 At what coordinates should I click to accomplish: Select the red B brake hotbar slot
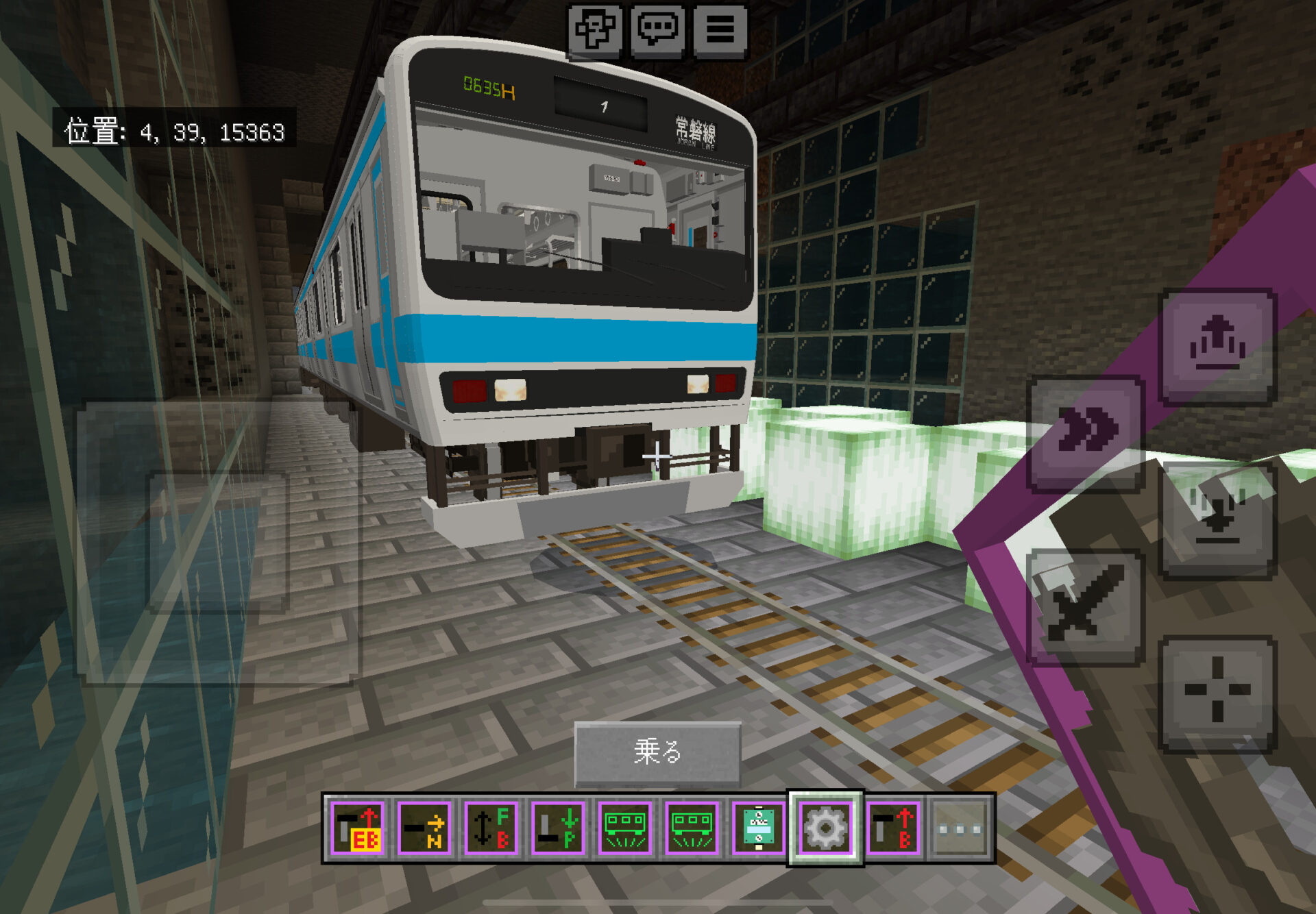point(892,828)
